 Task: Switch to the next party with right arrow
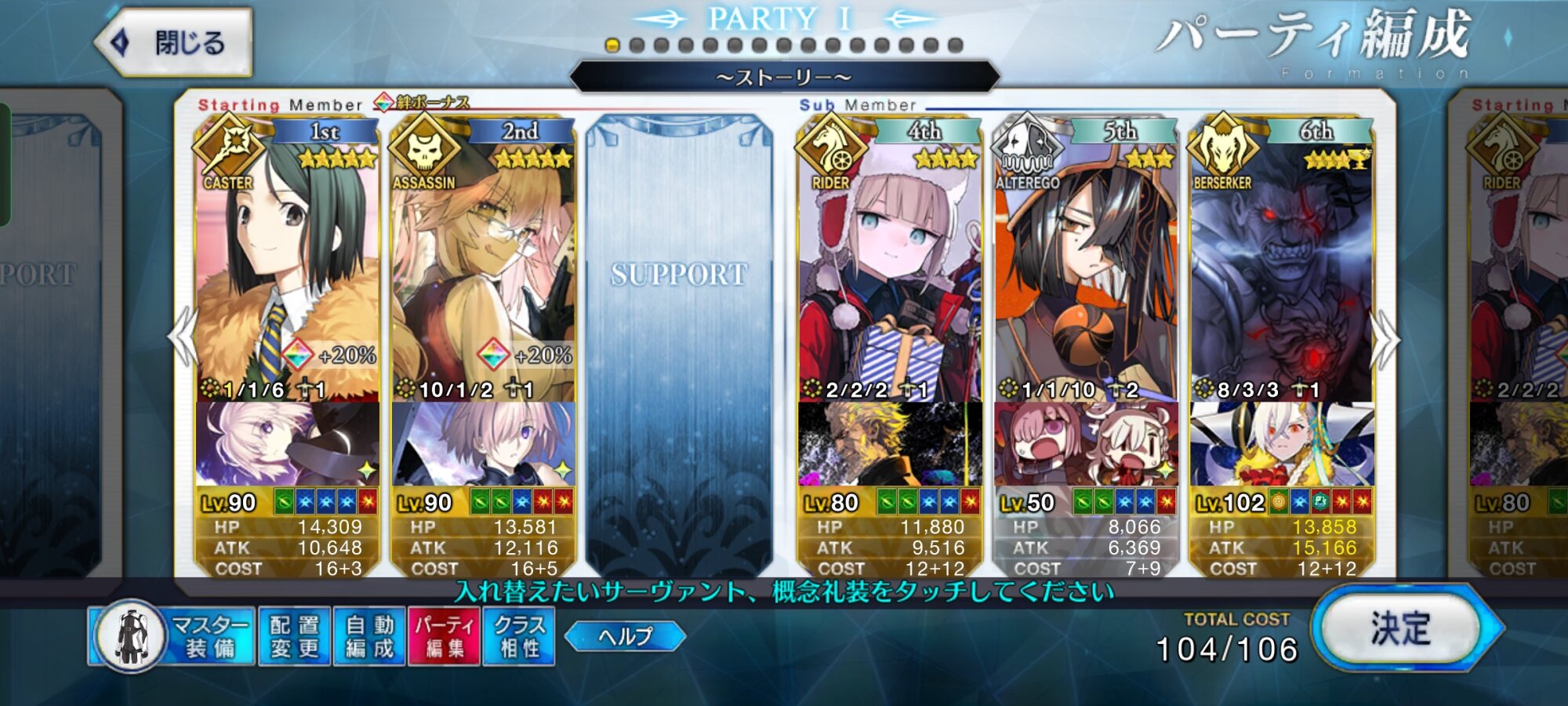click(1385, 339)
